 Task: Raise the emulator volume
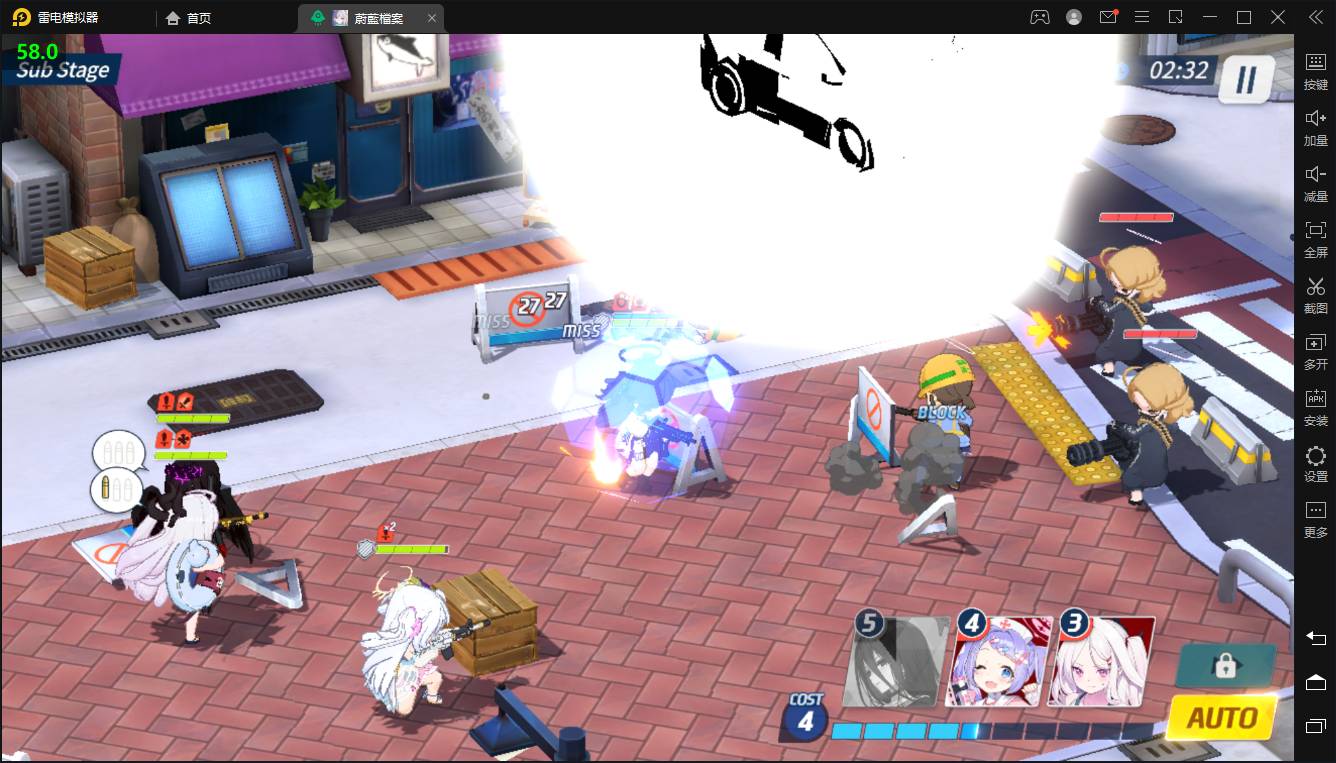(x=1315, y=127)
